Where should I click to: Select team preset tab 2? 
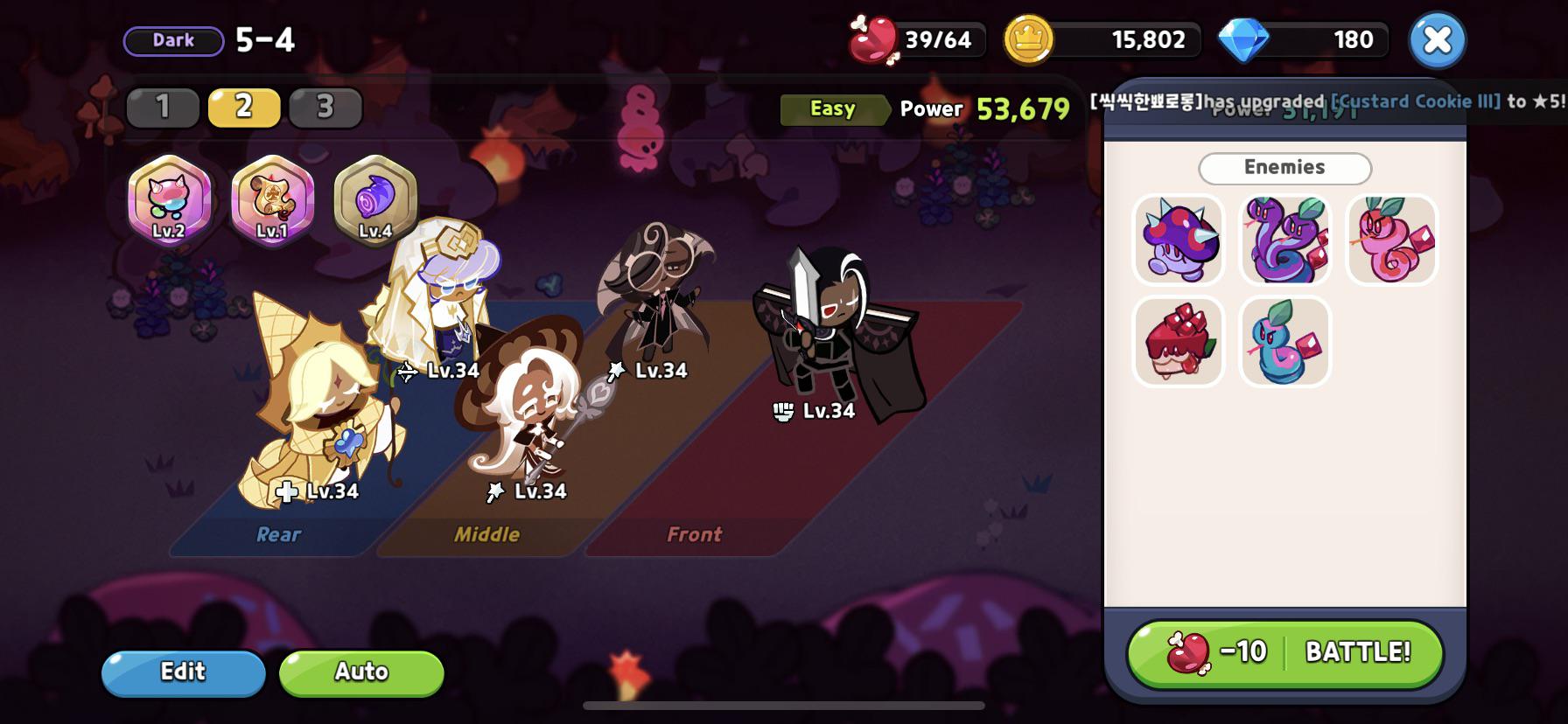click(x=244, y=108)
